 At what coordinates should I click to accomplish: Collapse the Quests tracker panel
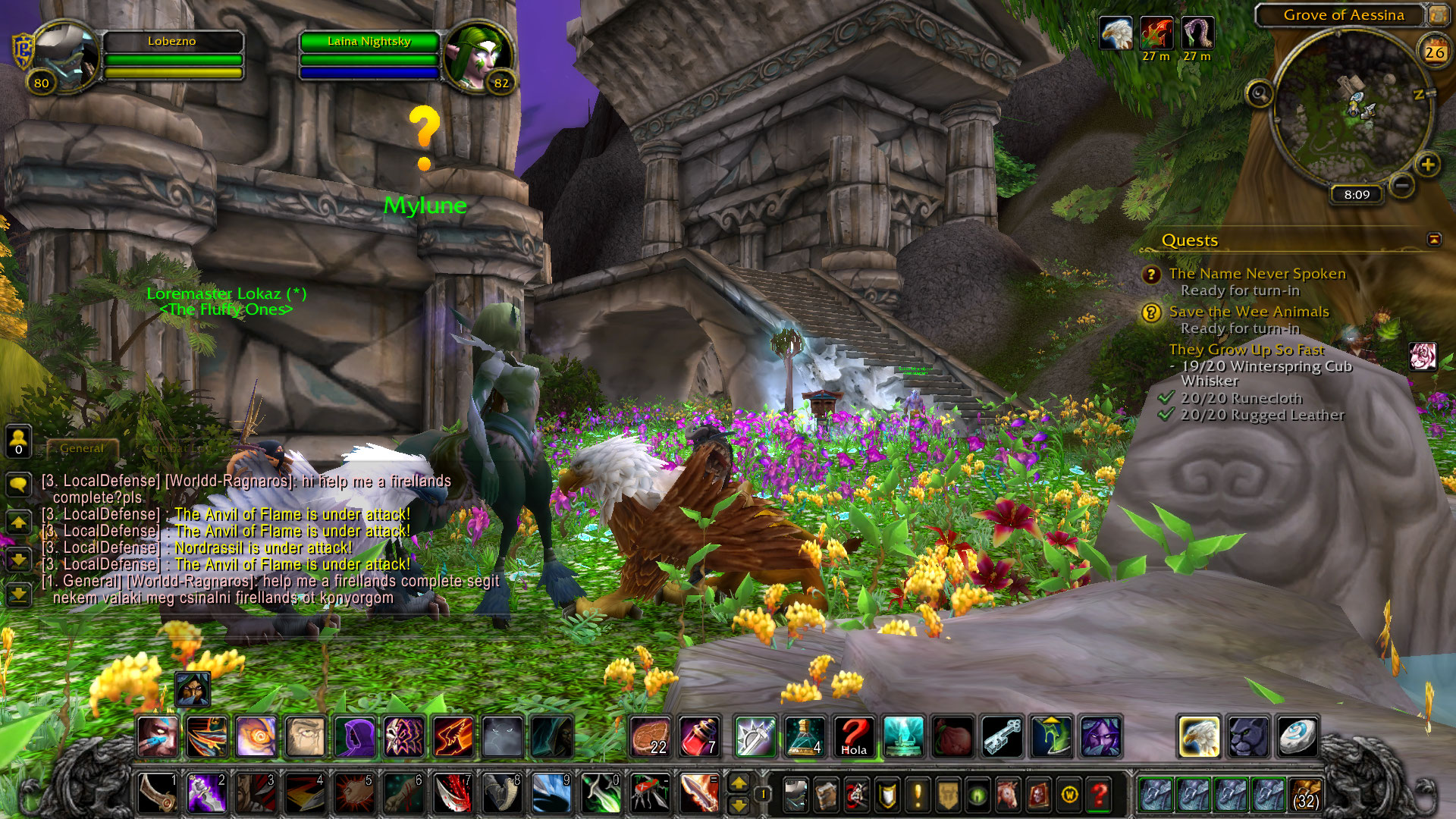pyautogui.click(x=1434, y=240)
